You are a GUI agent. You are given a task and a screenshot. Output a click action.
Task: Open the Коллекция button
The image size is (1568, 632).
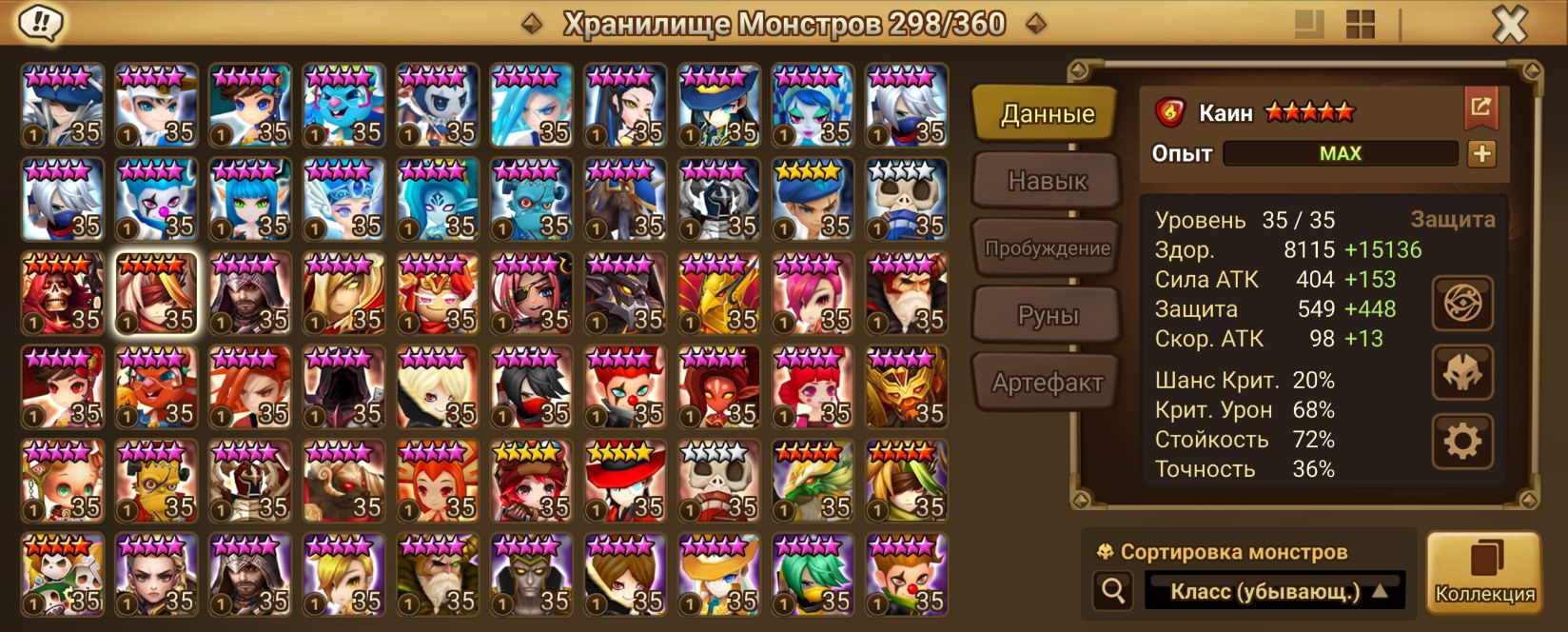click(1484, 573)
